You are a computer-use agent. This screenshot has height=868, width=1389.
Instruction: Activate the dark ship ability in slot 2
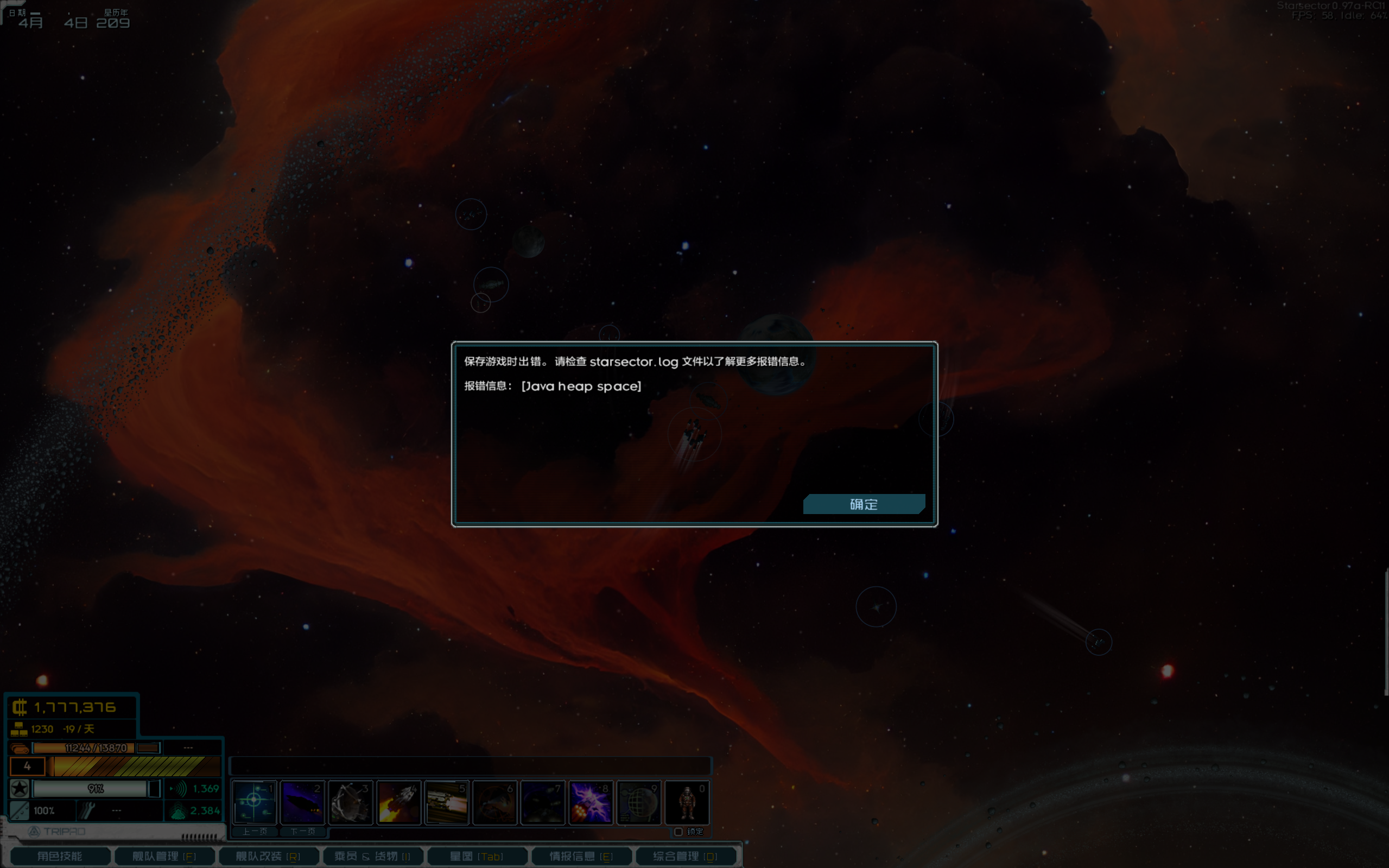(302, 802)
